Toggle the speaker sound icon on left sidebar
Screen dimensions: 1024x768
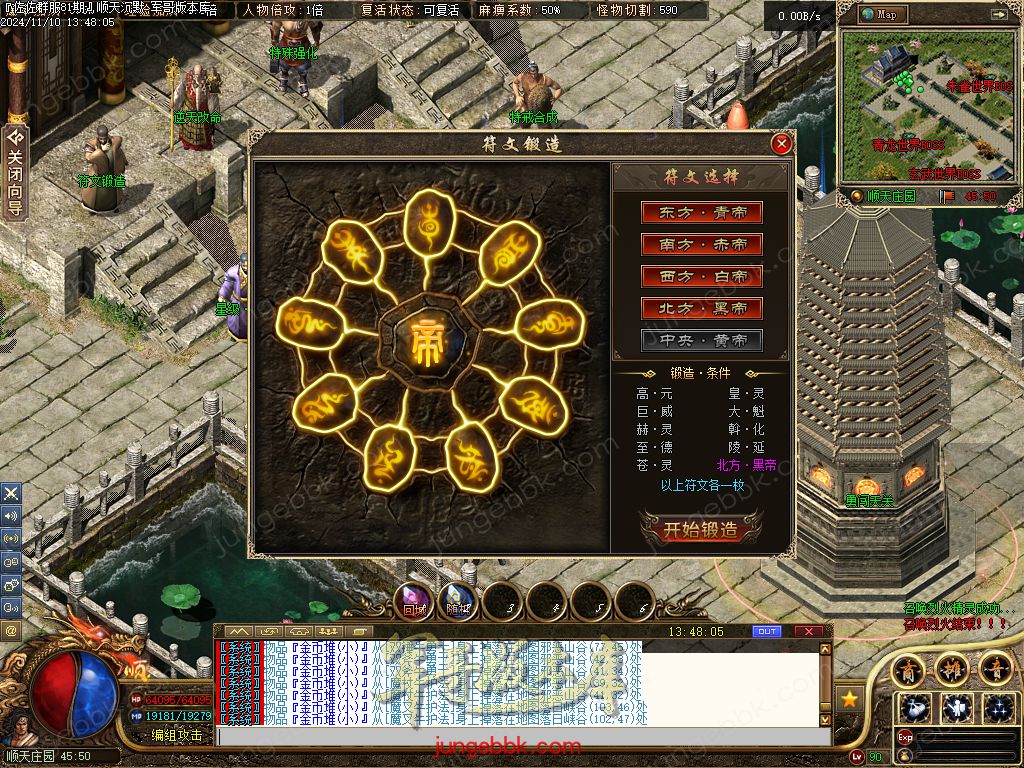tap(11, 516)
